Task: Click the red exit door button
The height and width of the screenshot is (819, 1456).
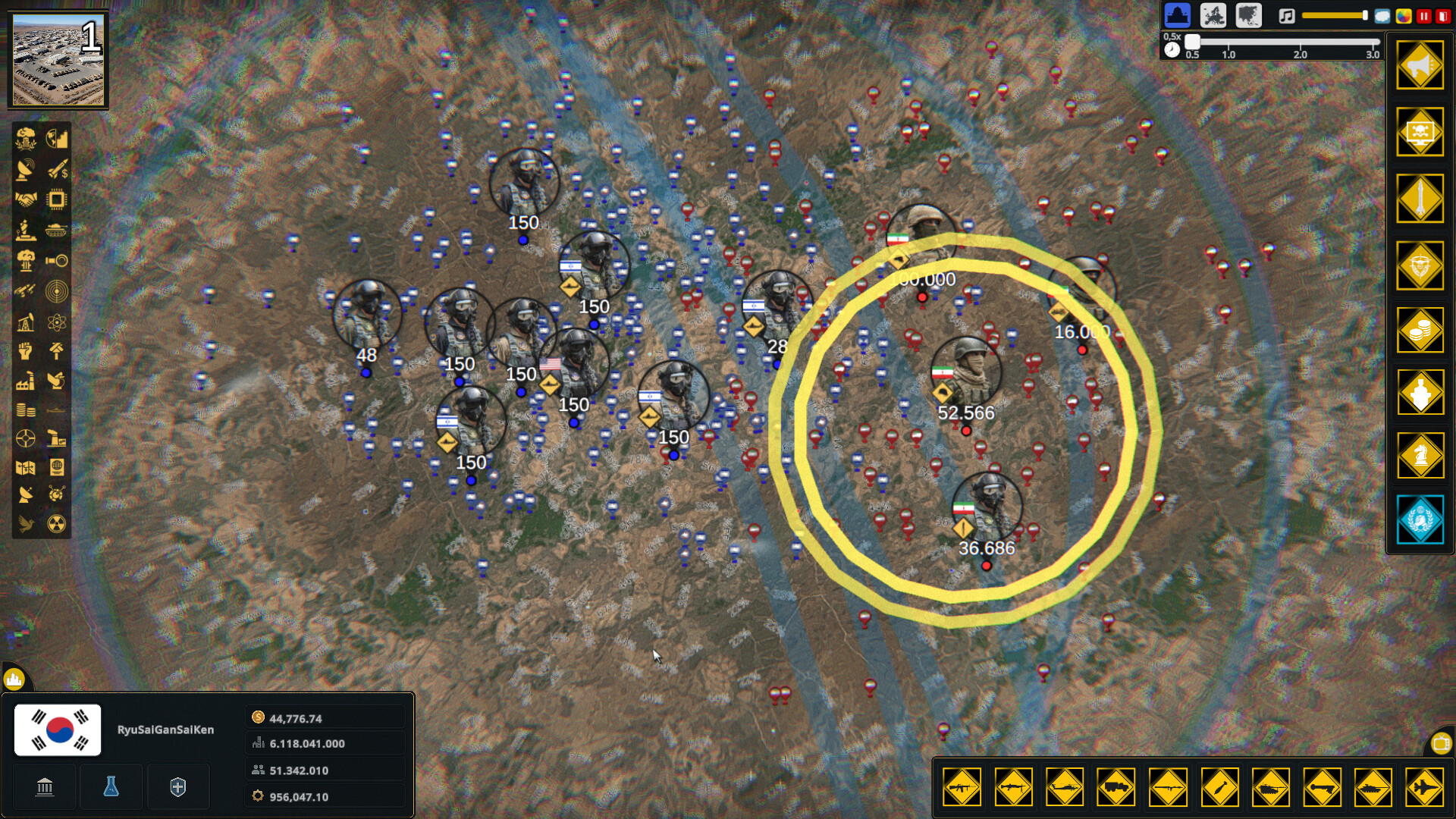Action: [x=1445, y=15]
